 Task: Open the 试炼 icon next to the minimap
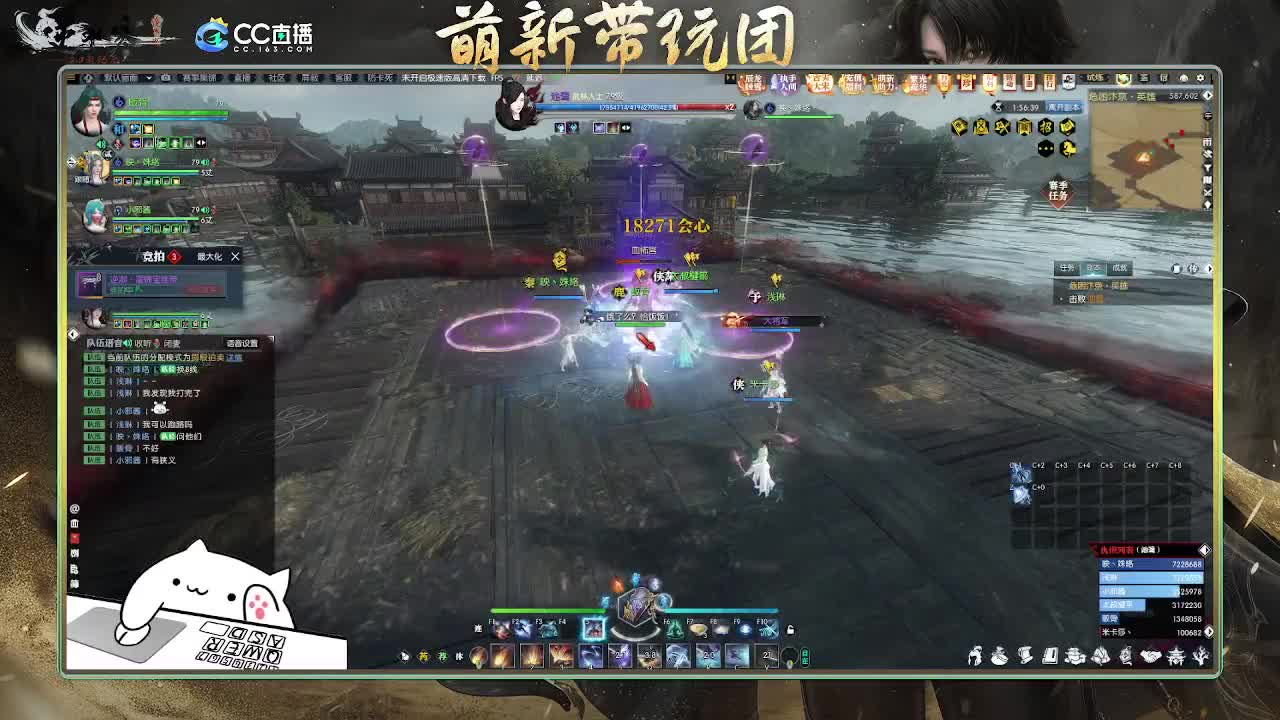pyautogui.click(x=1094, y=77)
